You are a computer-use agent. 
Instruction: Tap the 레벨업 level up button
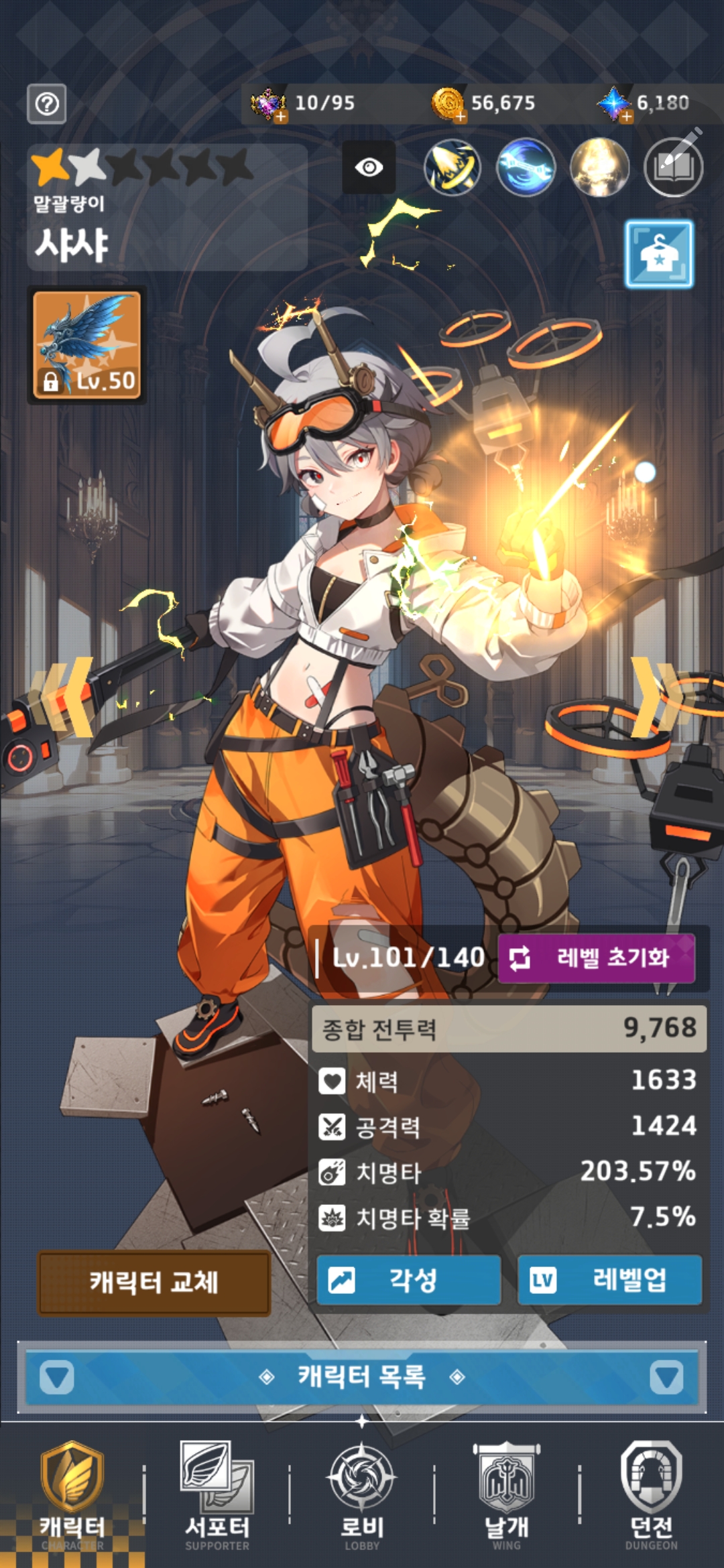point(609,1280)
